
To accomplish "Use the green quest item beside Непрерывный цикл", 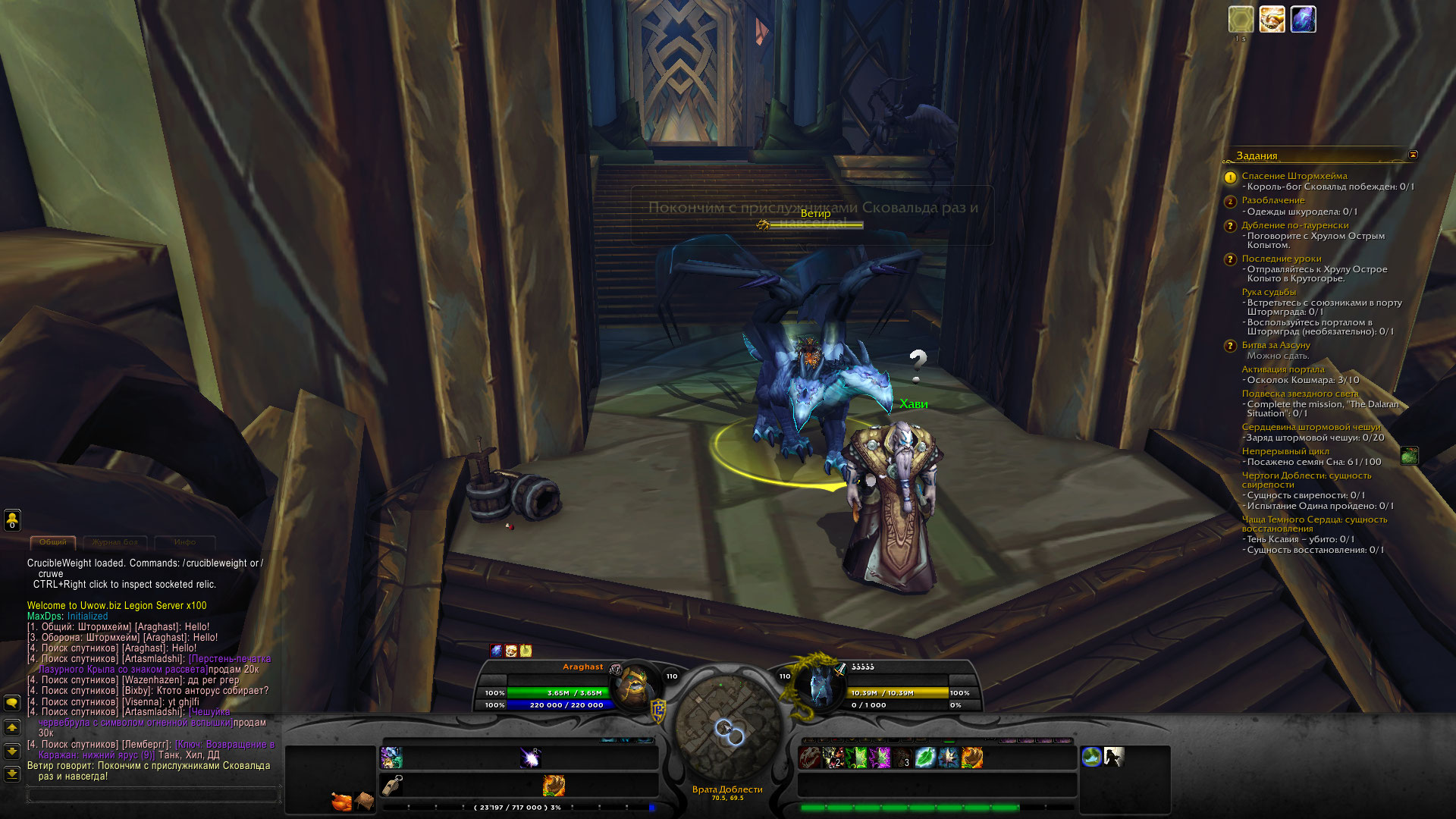I will point(1409,456).
